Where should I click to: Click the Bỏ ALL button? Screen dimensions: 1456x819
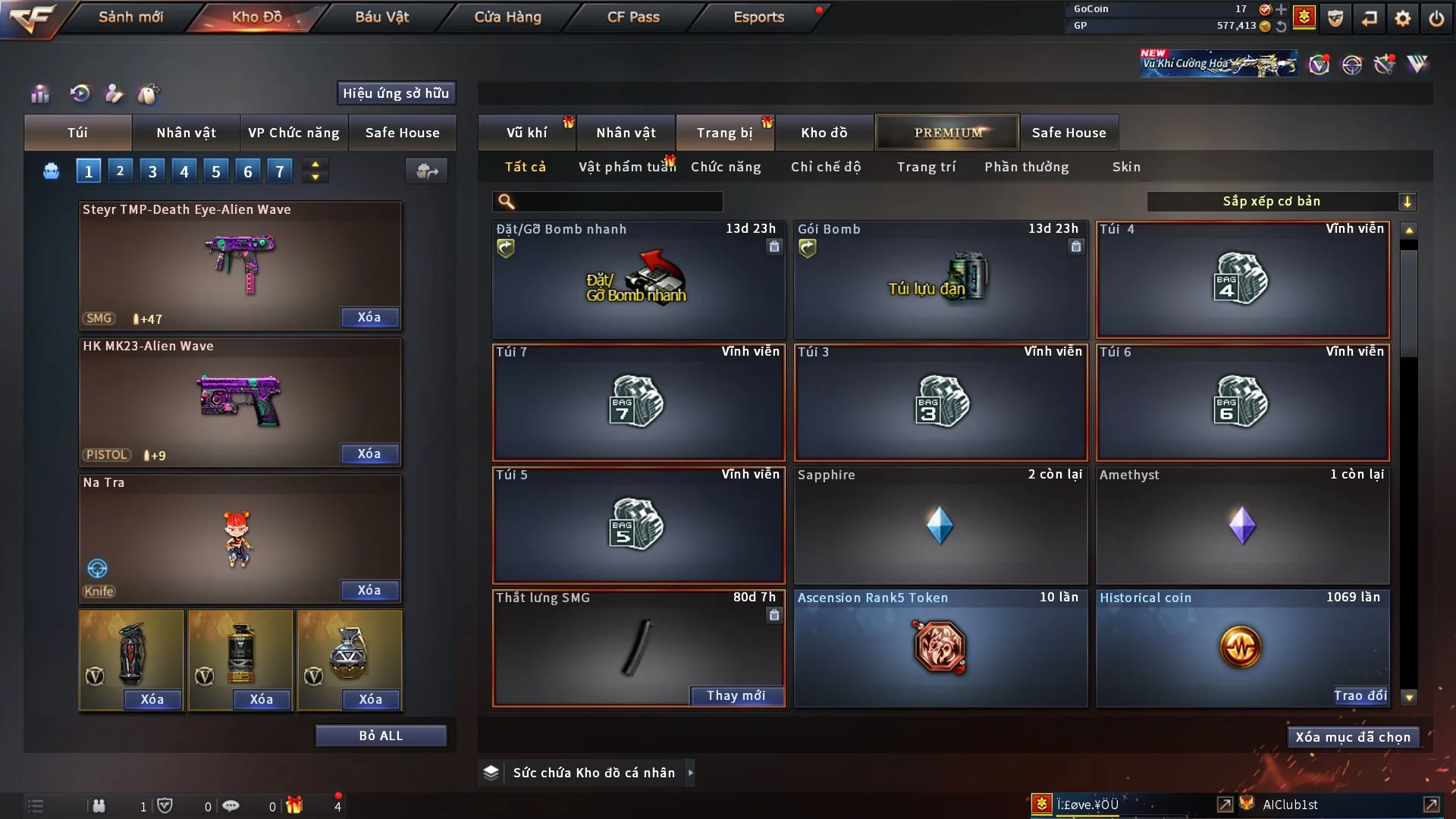[x=381, y=736]
